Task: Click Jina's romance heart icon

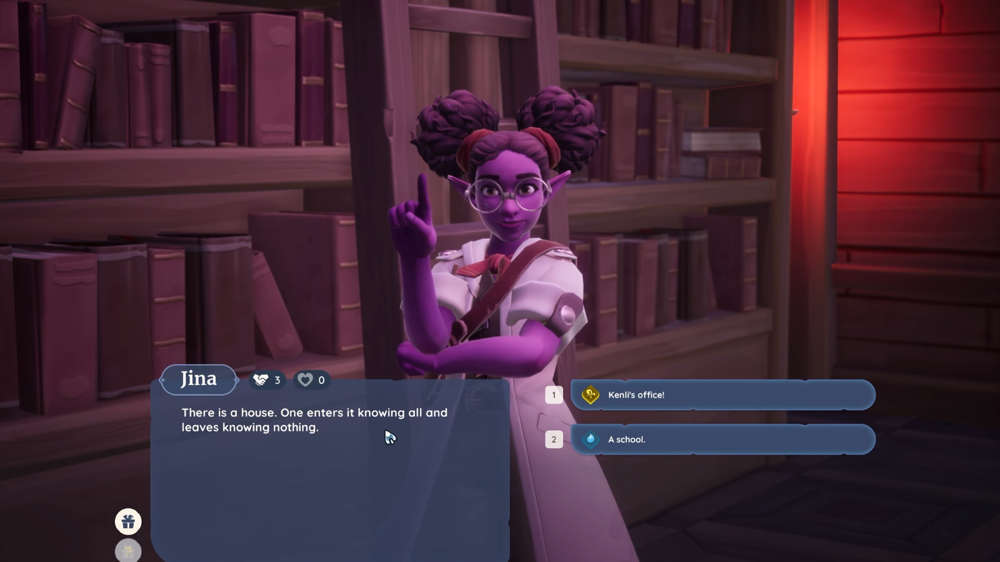Action: (306, 380)
